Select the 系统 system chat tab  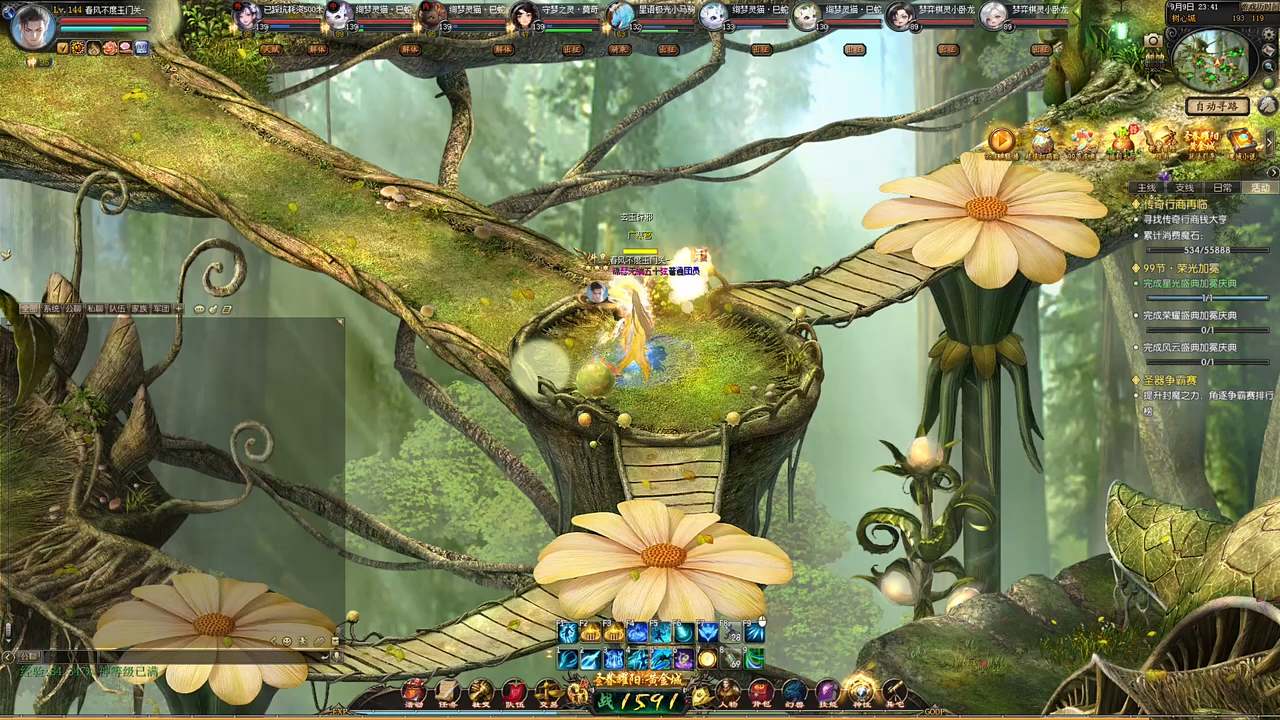[x=51, y=309]
